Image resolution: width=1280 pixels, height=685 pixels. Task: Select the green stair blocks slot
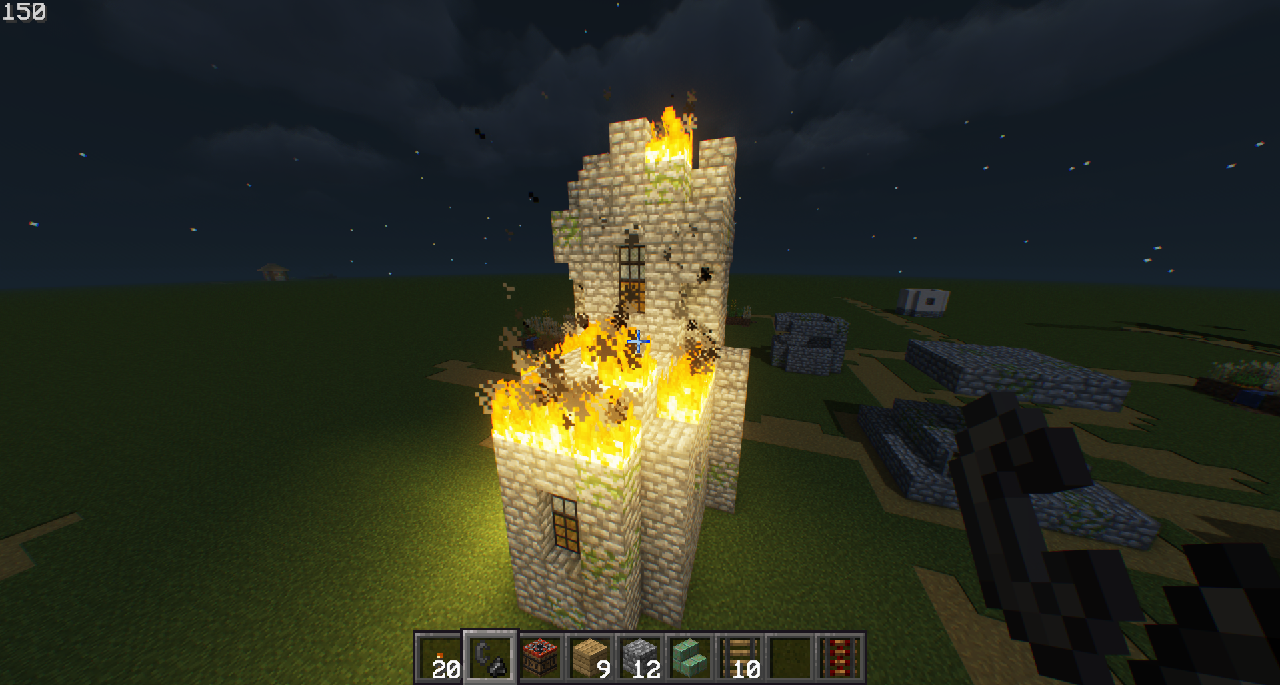690,657
